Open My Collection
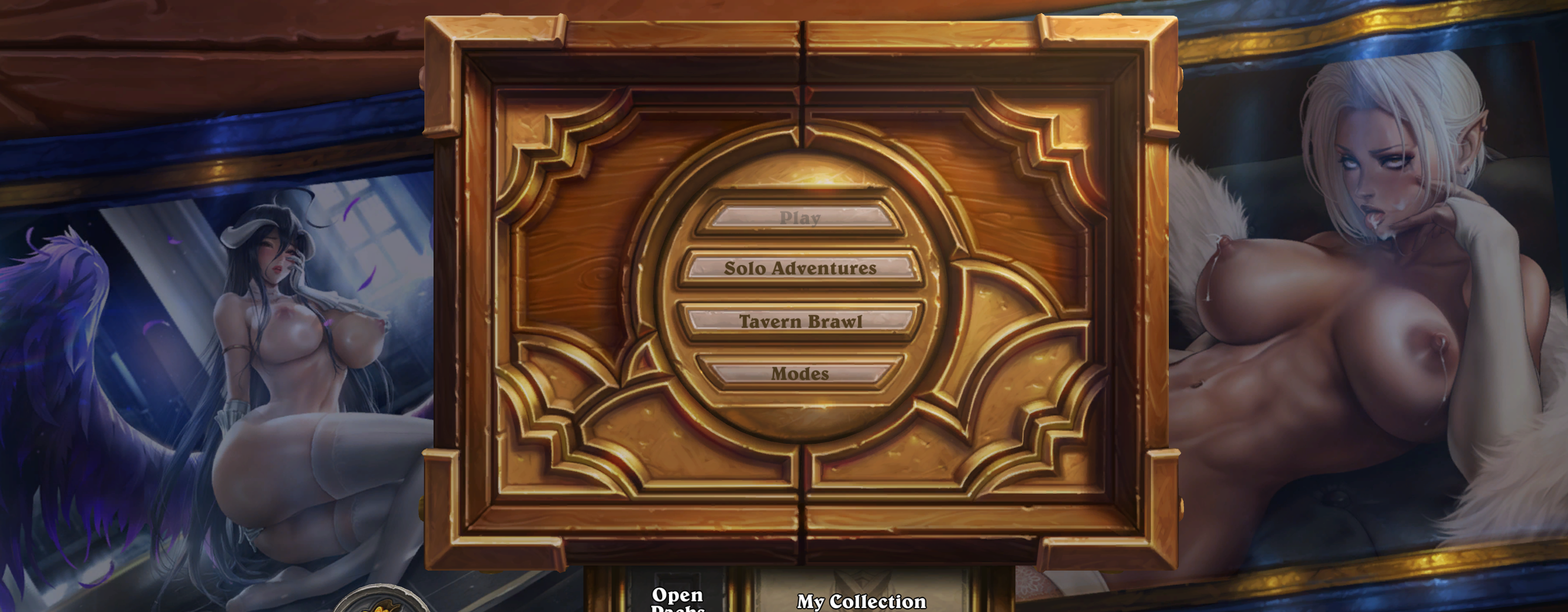The width and height of the screenshot is (1568, 612). 860,599
